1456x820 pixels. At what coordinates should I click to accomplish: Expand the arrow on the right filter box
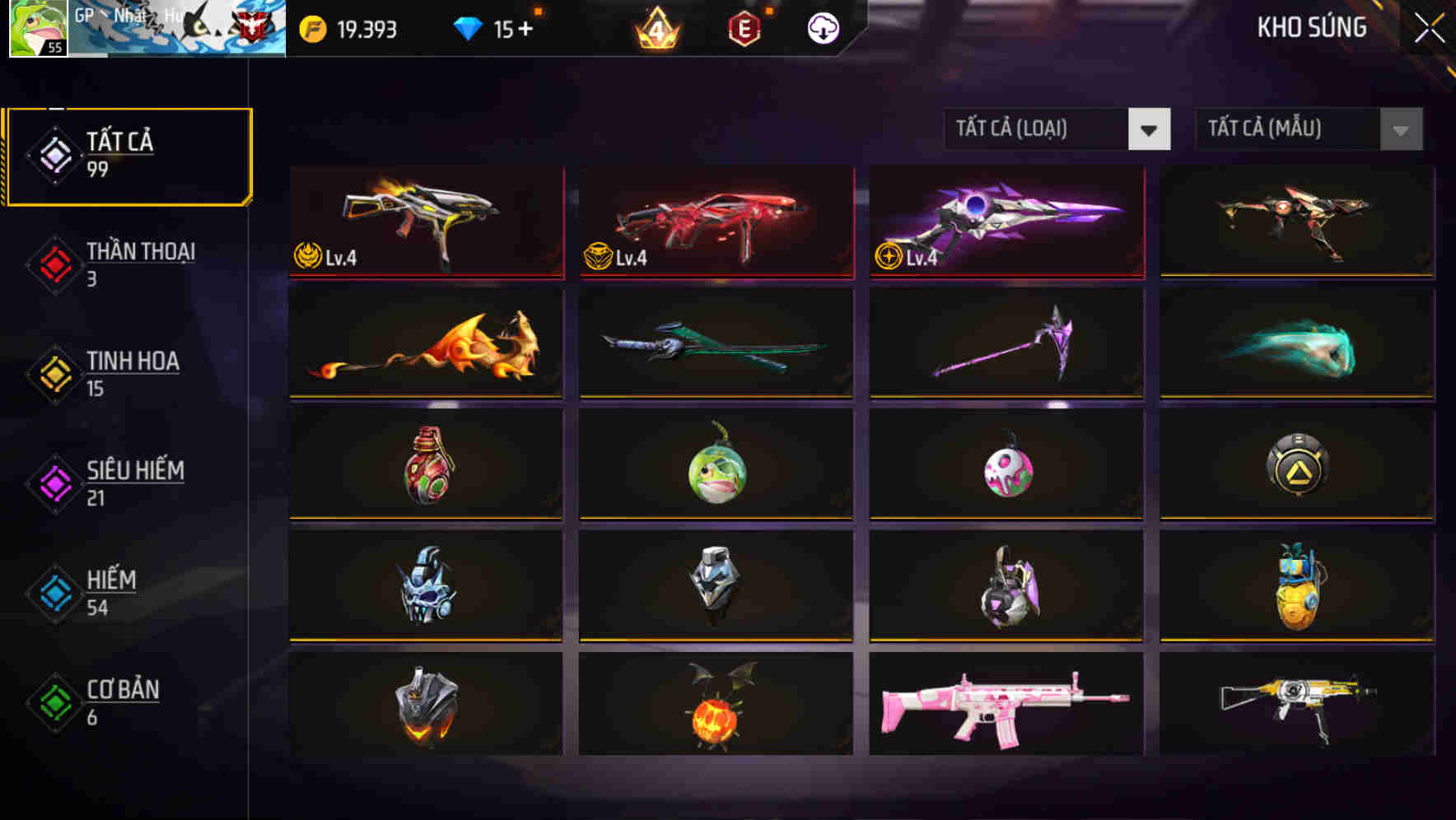[1398, 129]
